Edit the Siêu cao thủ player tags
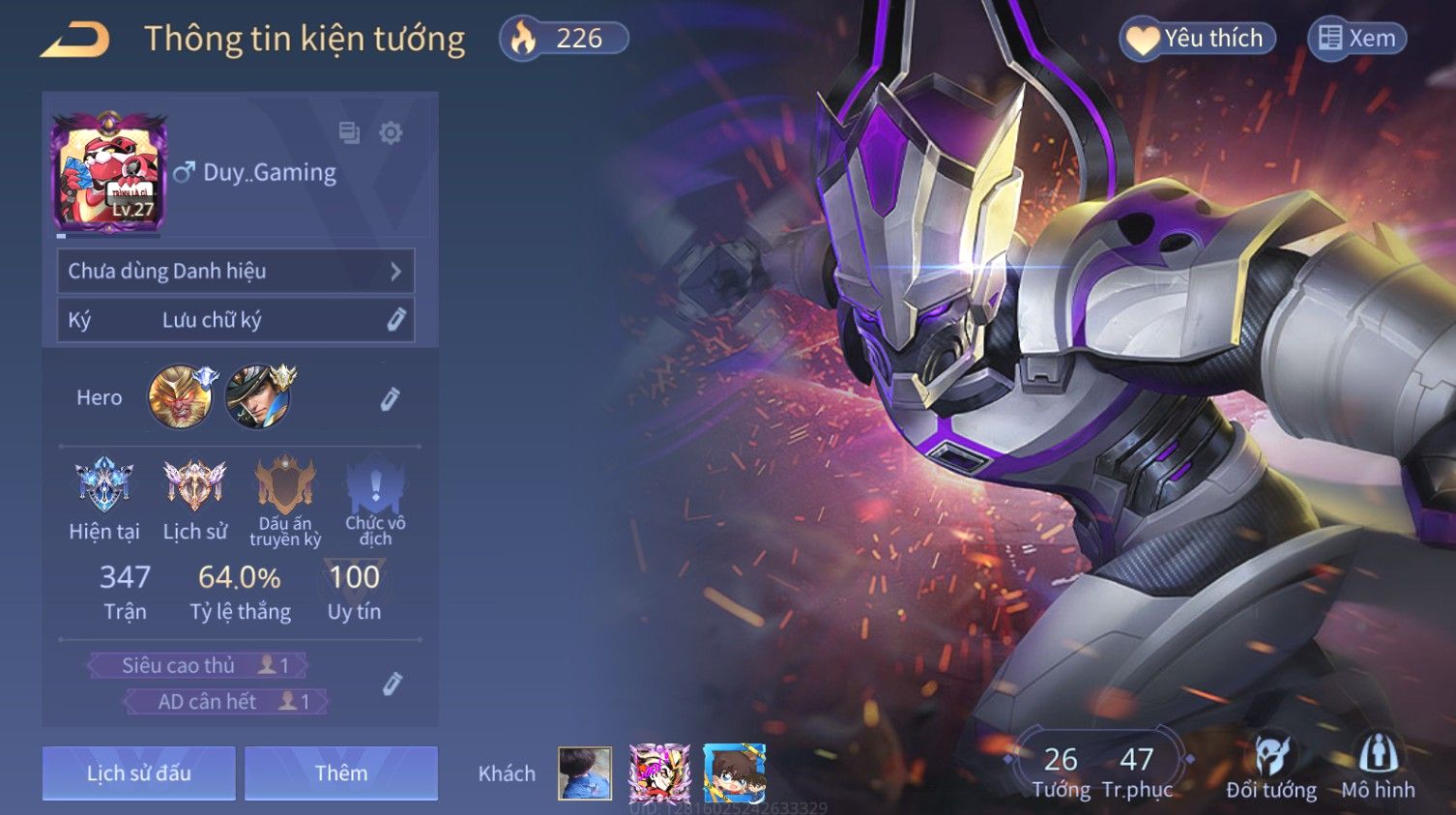Screen dimensions: 1456x815 coord(392,684)
